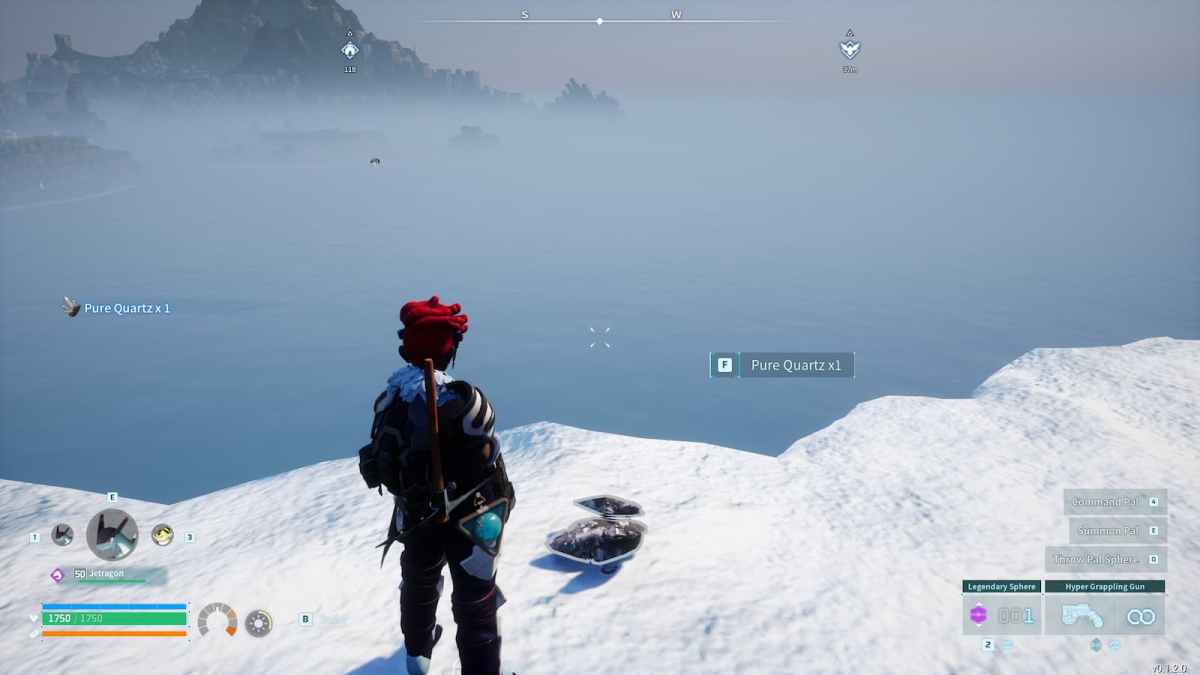
Task: Select the small dark pal beside Jetragon's portrait
Action: pos(62,535)
